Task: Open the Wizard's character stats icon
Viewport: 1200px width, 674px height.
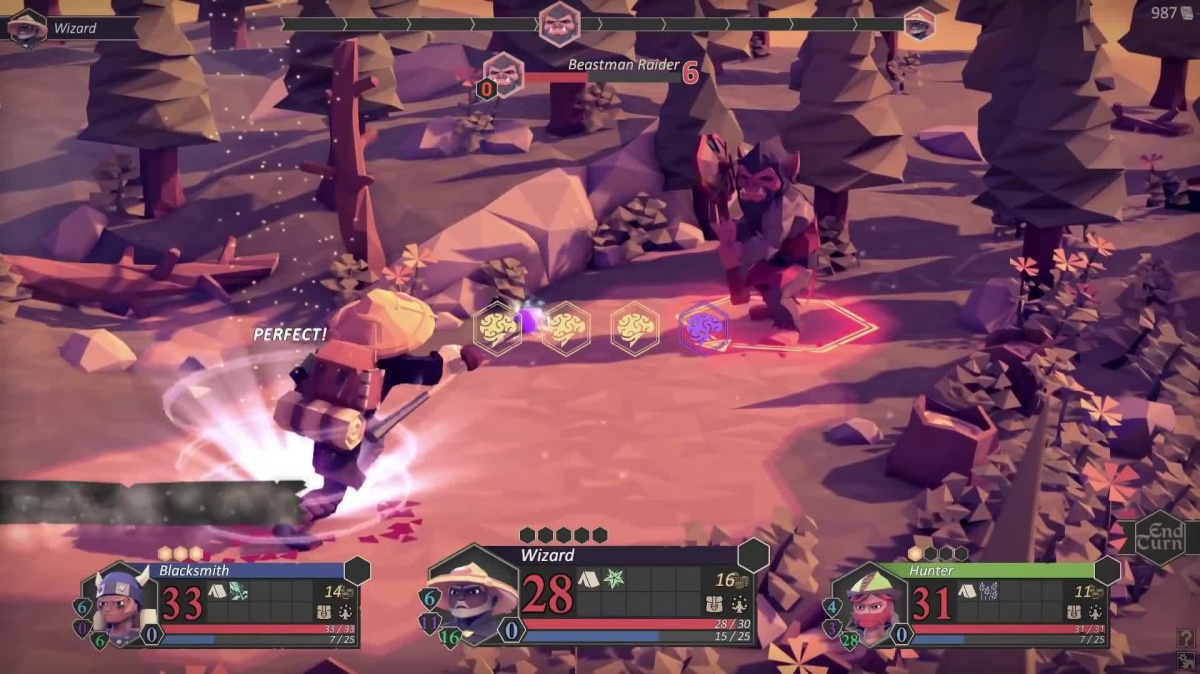Action: [740, 604]
